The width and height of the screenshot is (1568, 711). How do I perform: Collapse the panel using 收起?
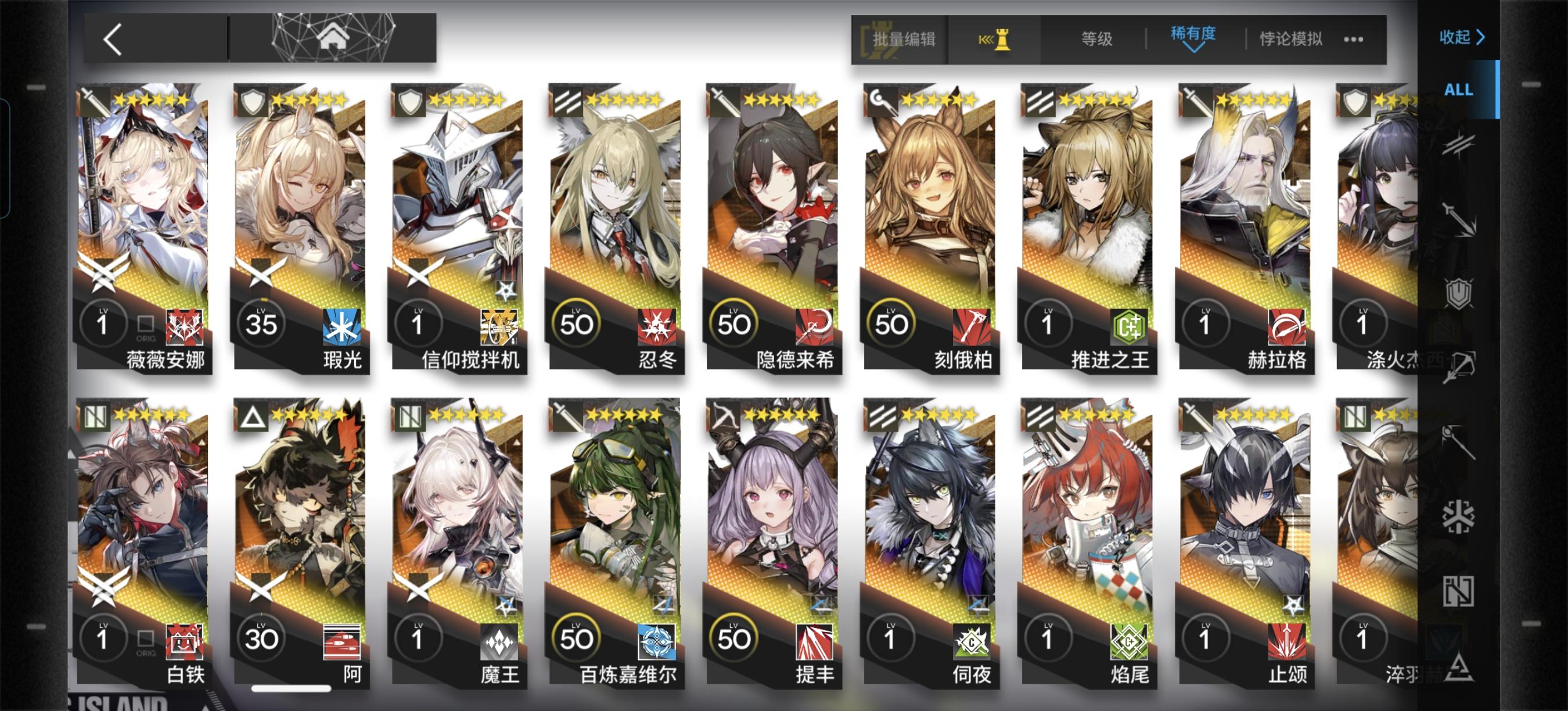tap(1462, 38)
